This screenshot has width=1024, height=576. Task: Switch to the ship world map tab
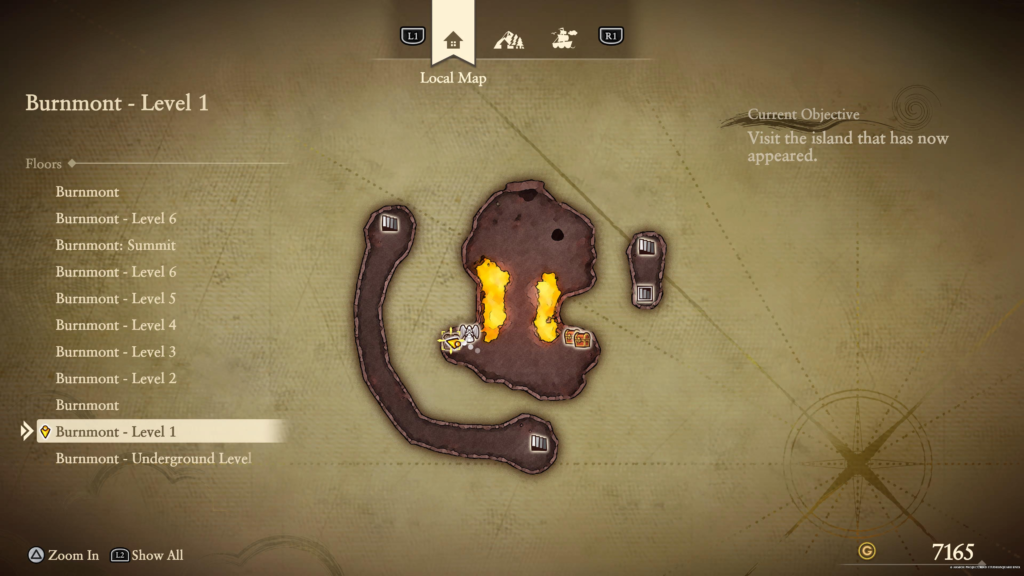[x=564, y=39]
